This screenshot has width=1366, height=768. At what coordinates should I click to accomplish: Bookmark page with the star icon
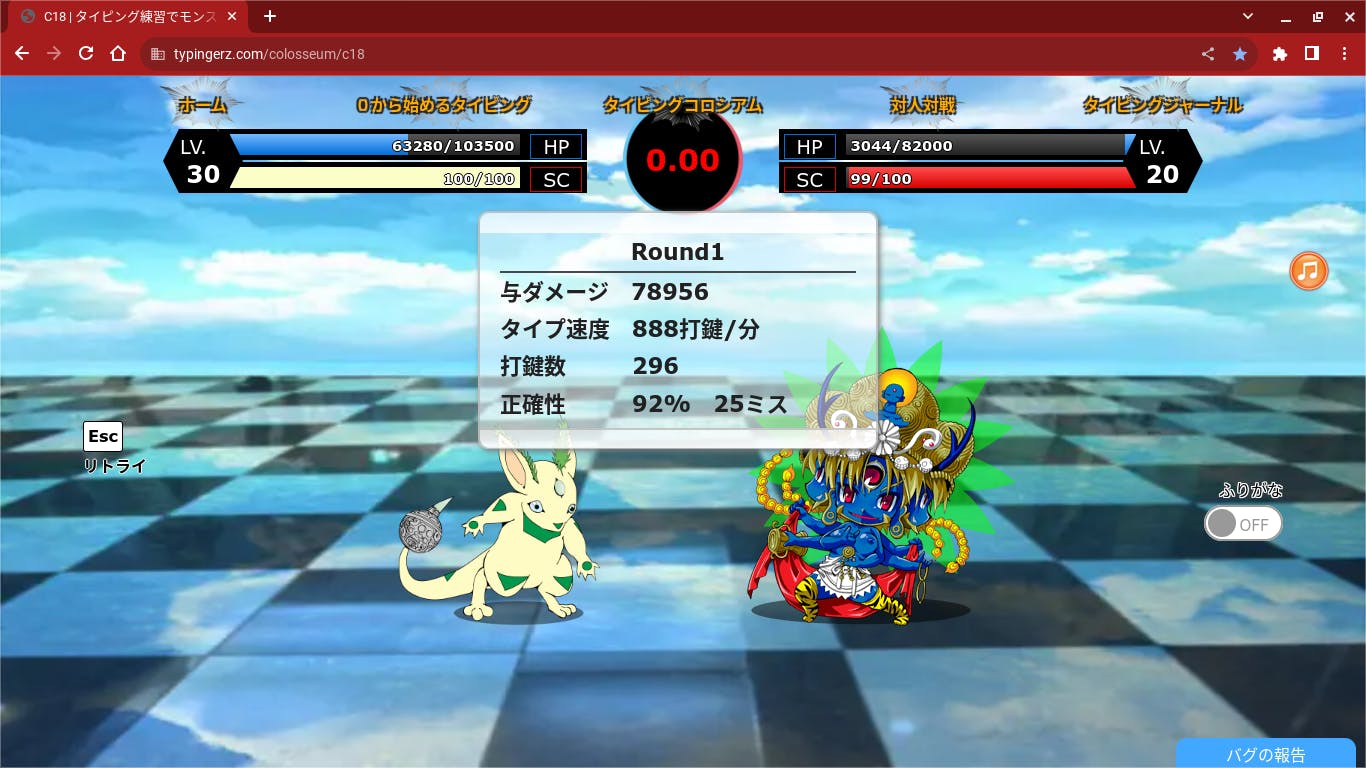pos(1240,54)
